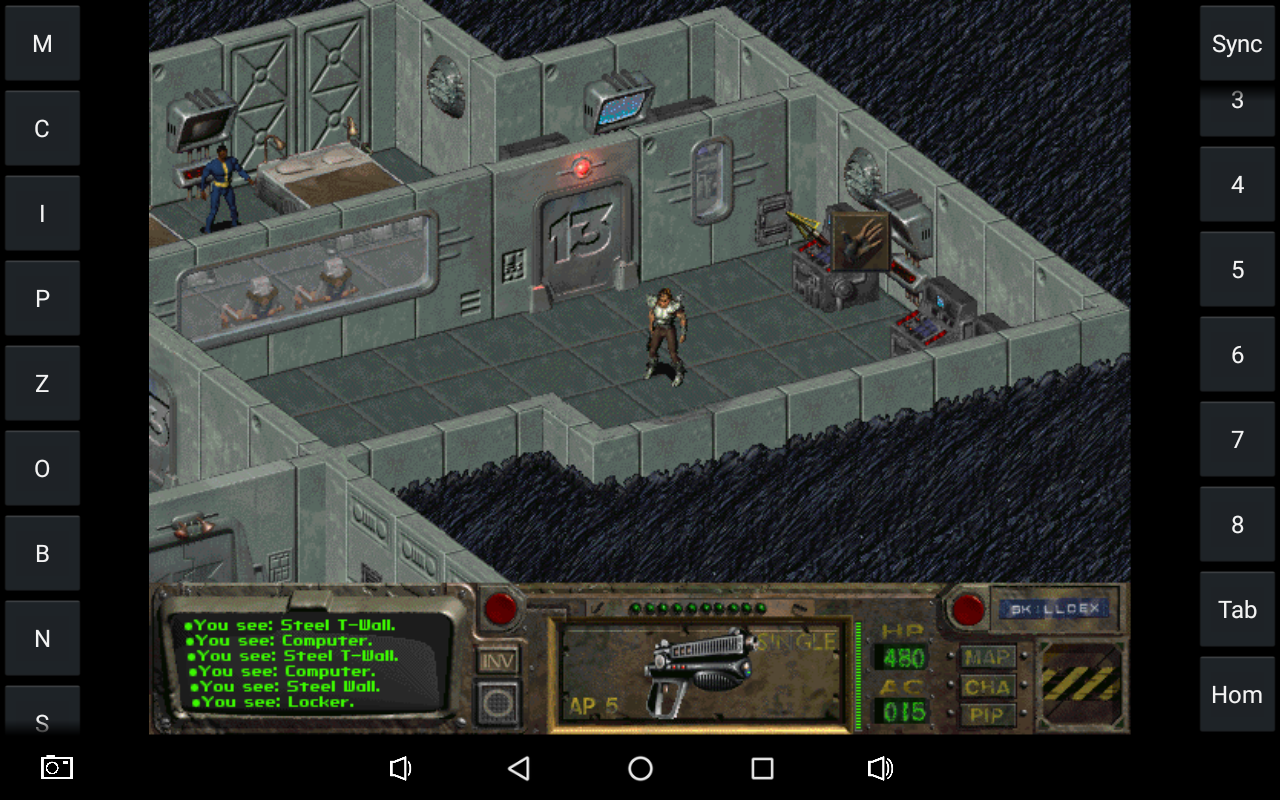1280x800 pixels.
Task: Click the options button below INV
Action: coord(498,703)
